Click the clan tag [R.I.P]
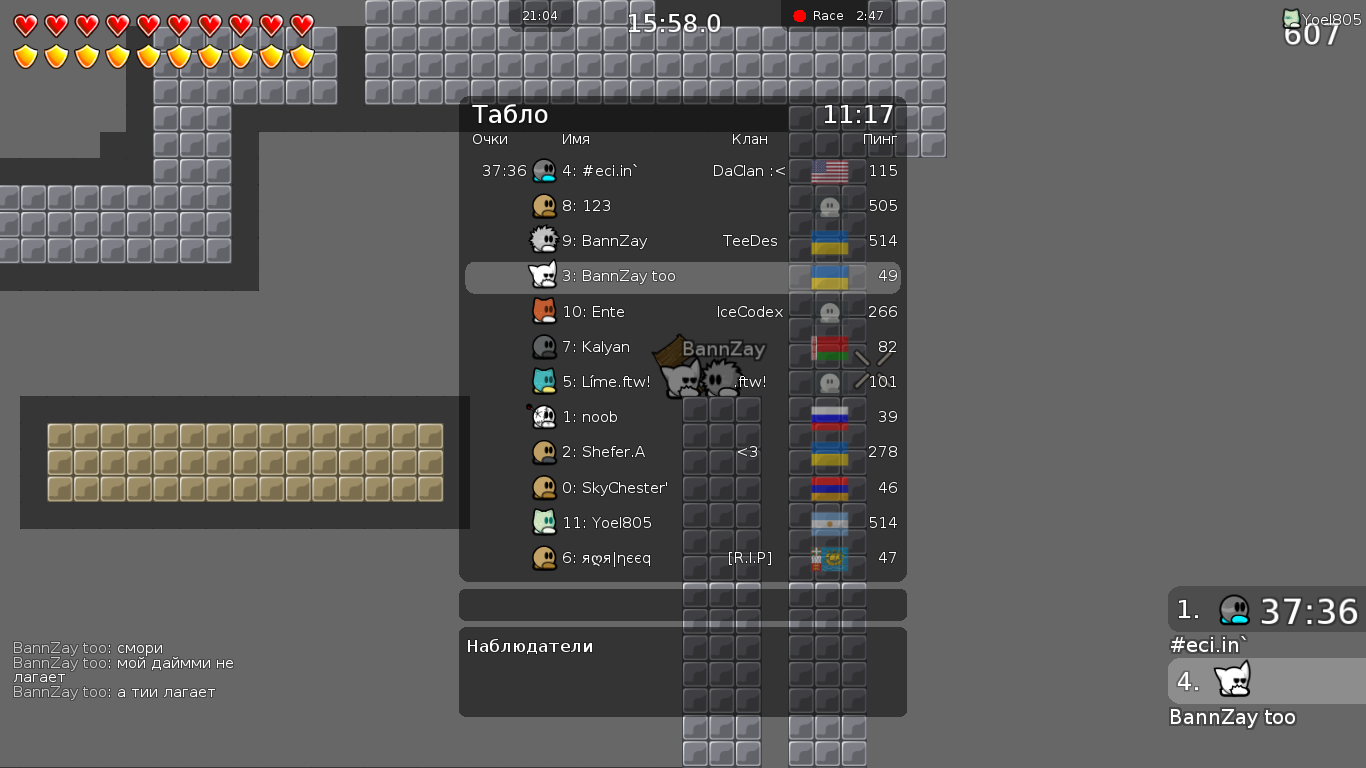This screenshot has height=768, width=1366. (x=749, y=557)
